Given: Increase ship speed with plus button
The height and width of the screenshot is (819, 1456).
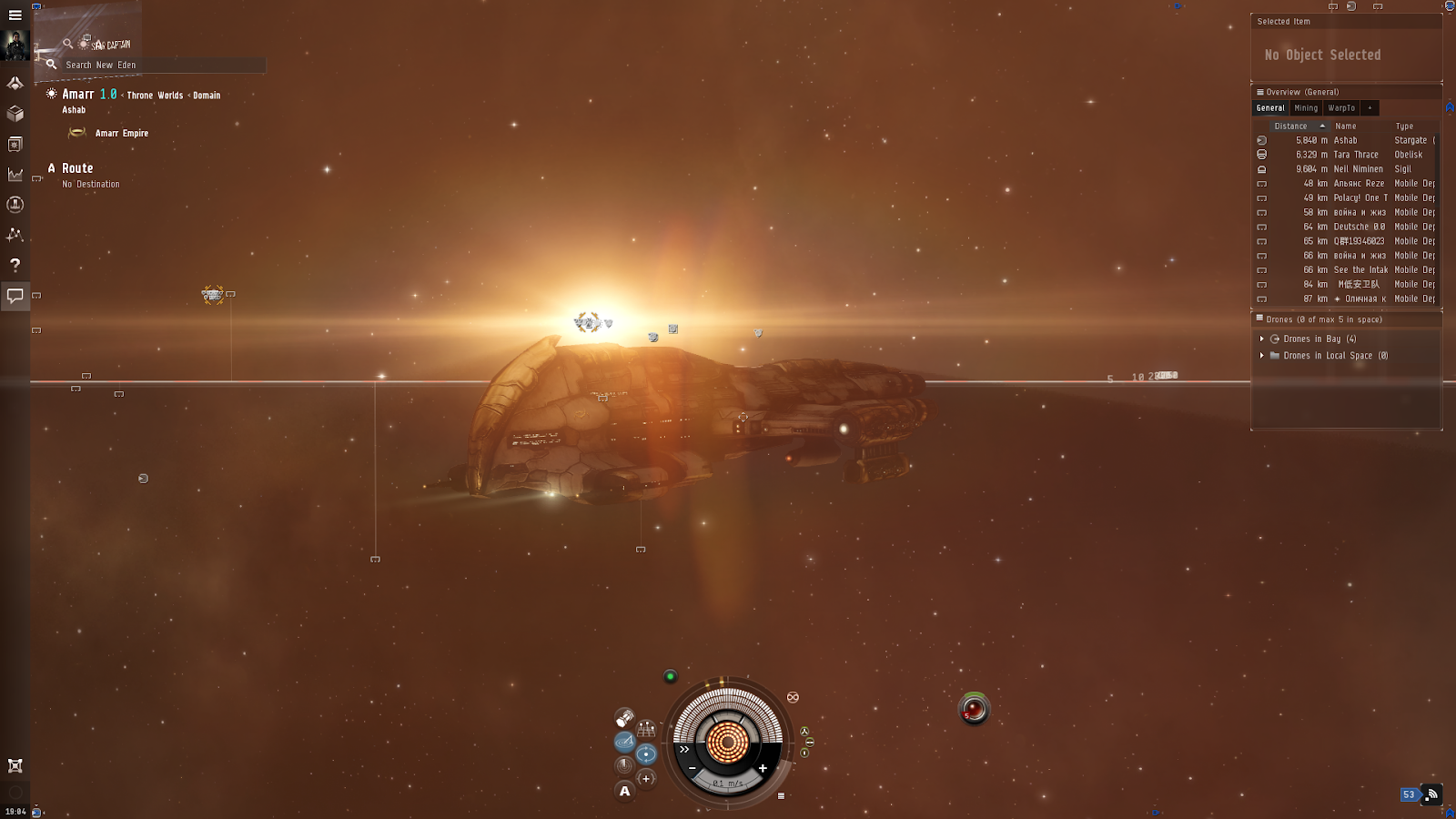Looking at the screenshot, I should pos(763,768).
